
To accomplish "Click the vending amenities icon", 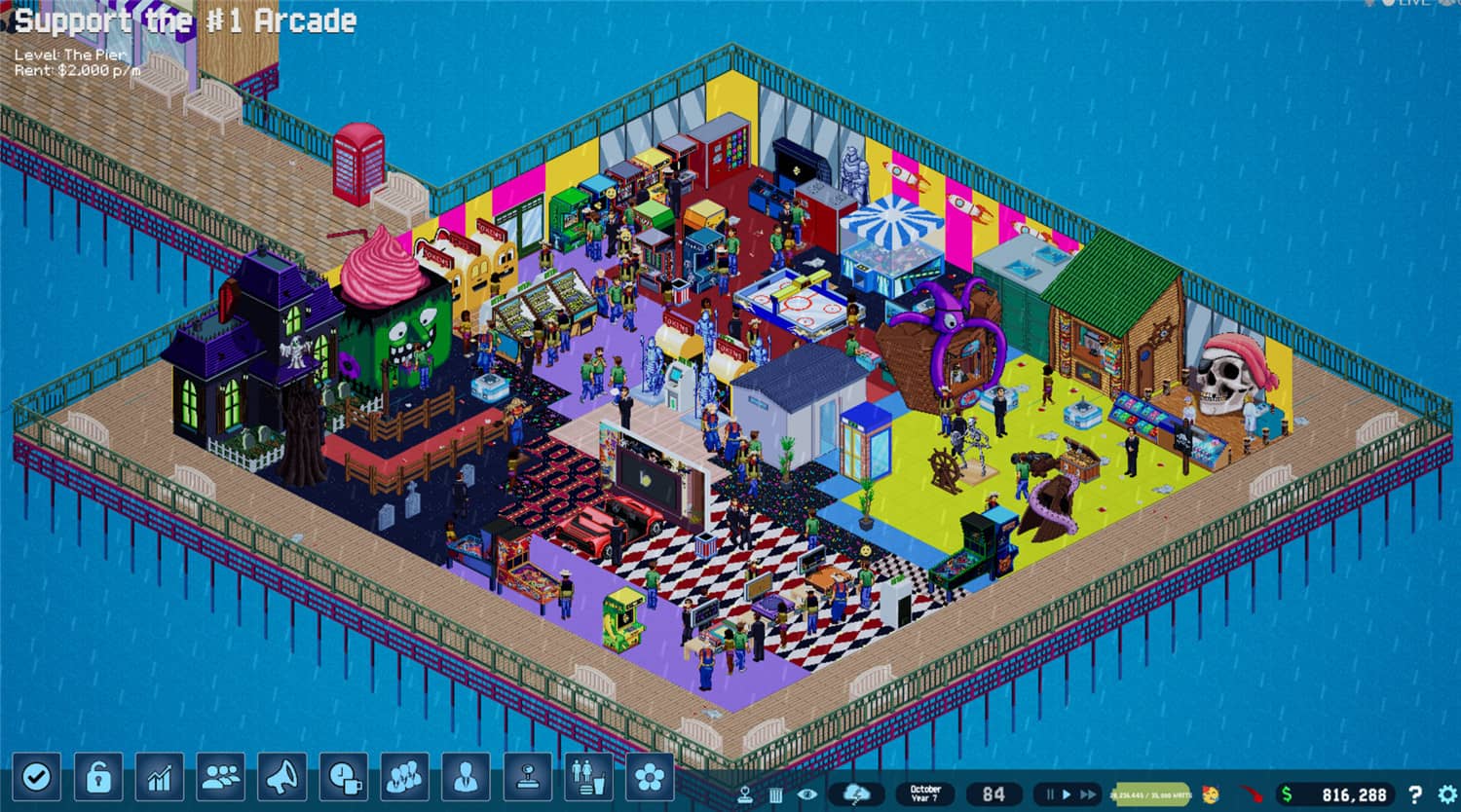I will click(x=586, y=776).
